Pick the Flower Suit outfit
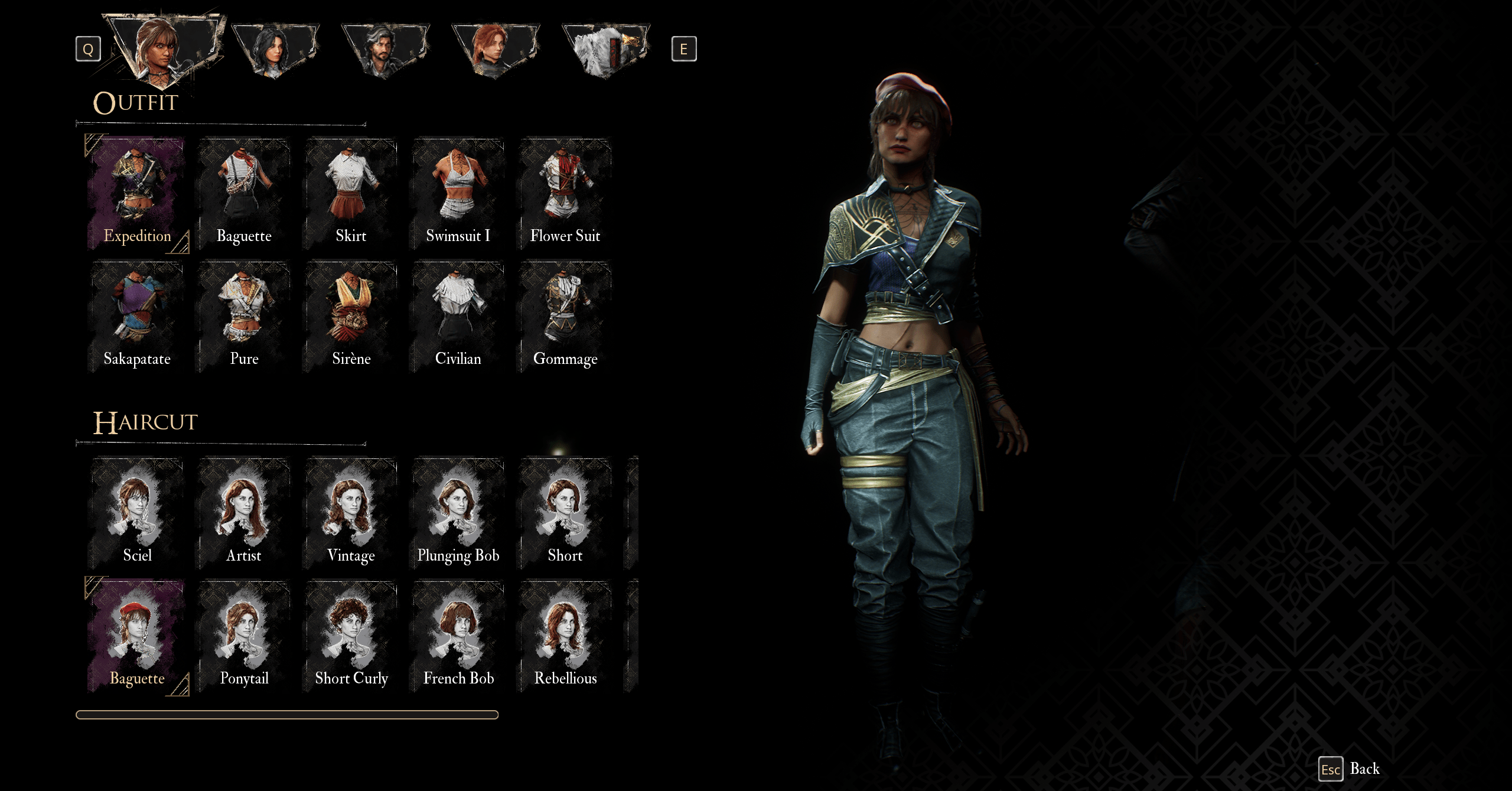 click(565, 193)
